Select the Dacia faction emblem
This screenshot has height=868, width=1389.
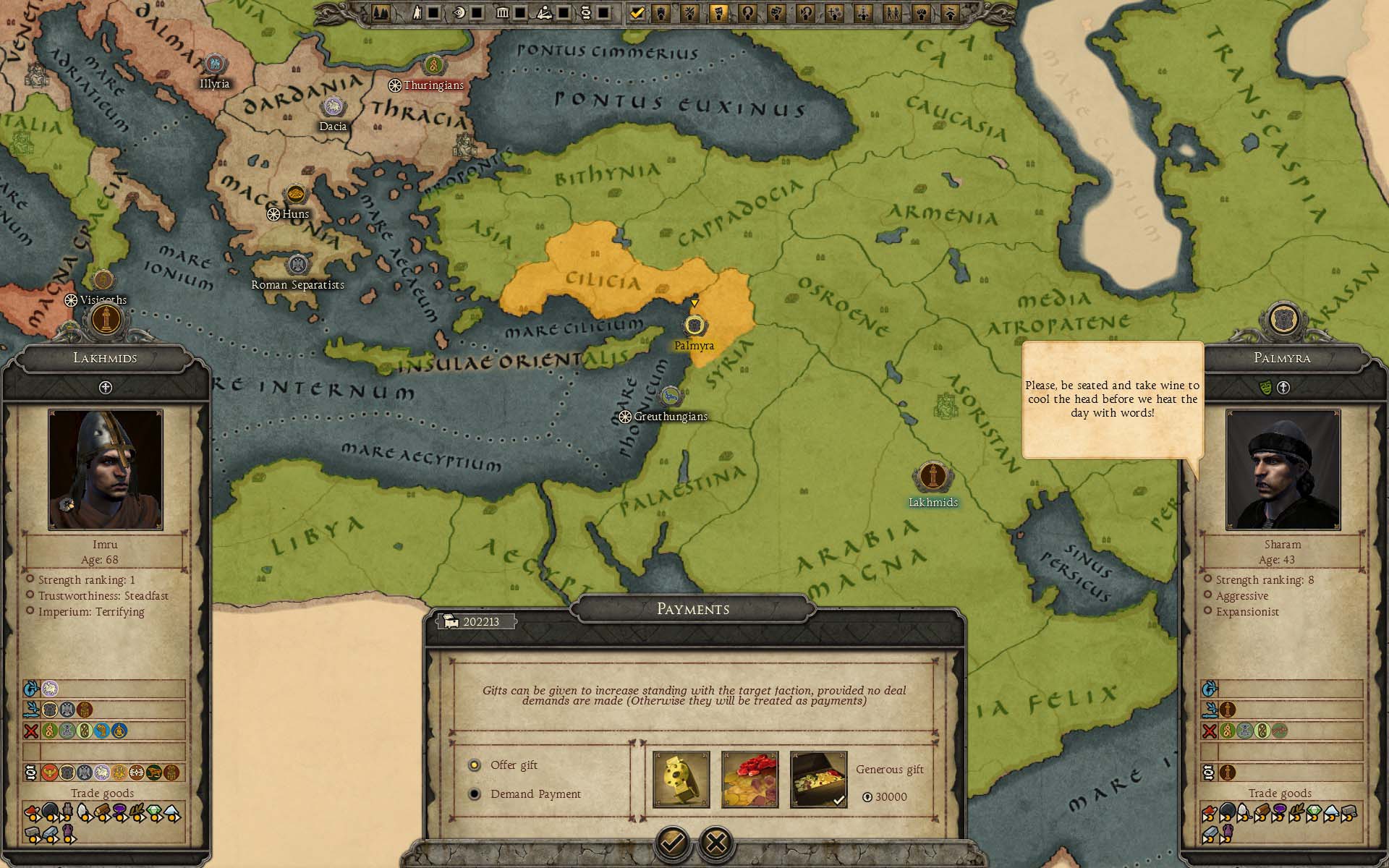point(332,108)
